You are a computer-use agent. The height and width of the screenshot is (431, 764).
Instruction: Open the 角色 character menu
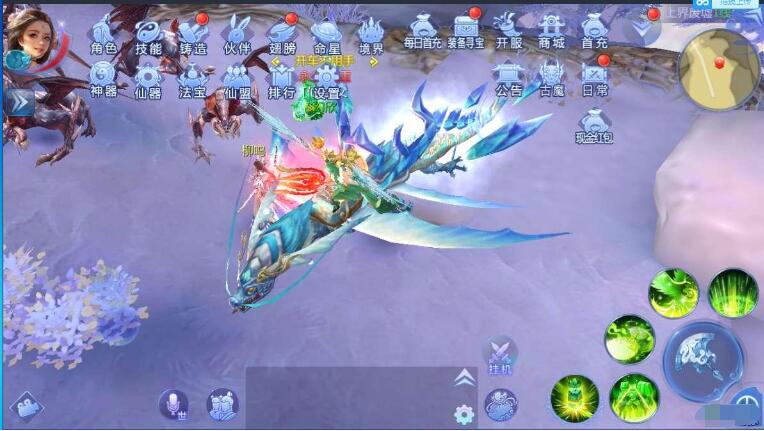(x=103, y=34)
